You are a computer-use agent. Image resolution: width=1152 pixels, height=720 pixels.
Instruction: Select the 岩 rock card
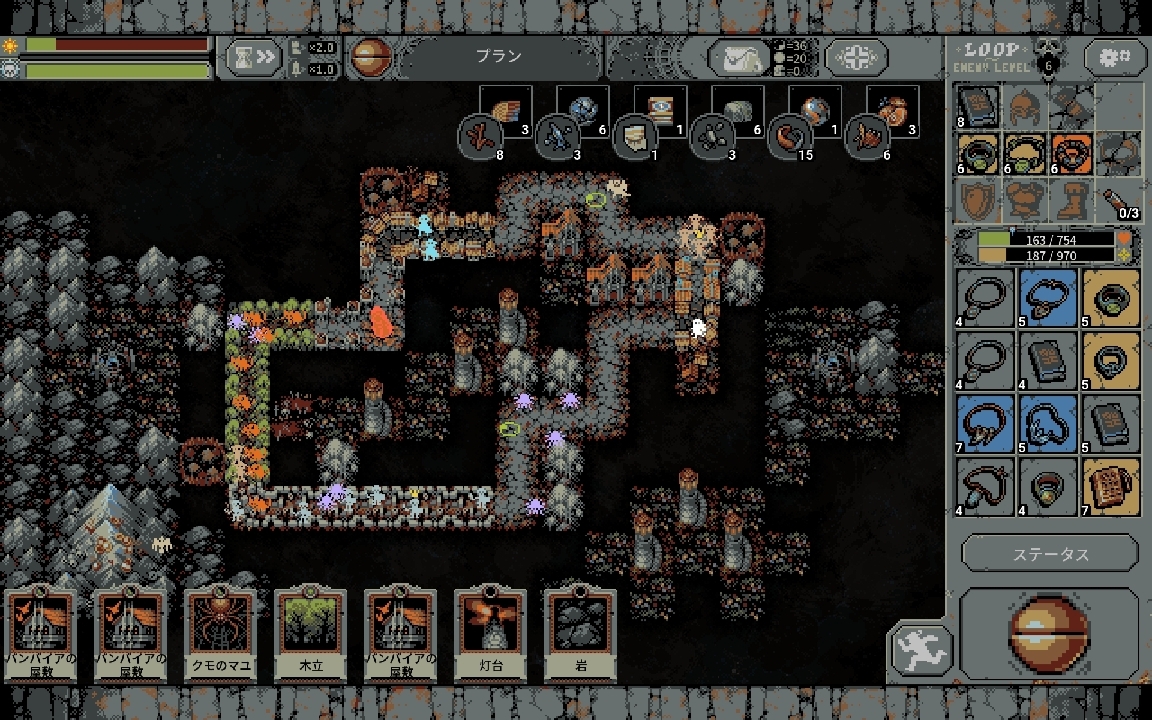click(580, 634)
